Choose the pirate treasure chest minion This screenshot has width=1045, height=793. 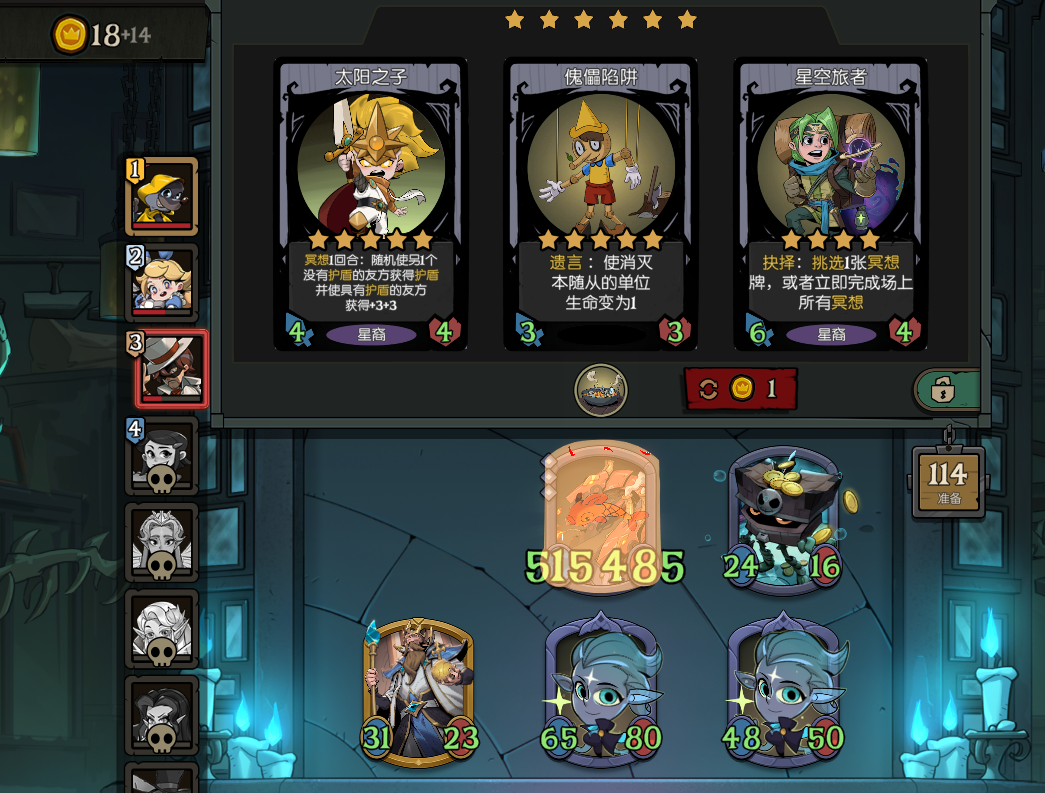783,520
